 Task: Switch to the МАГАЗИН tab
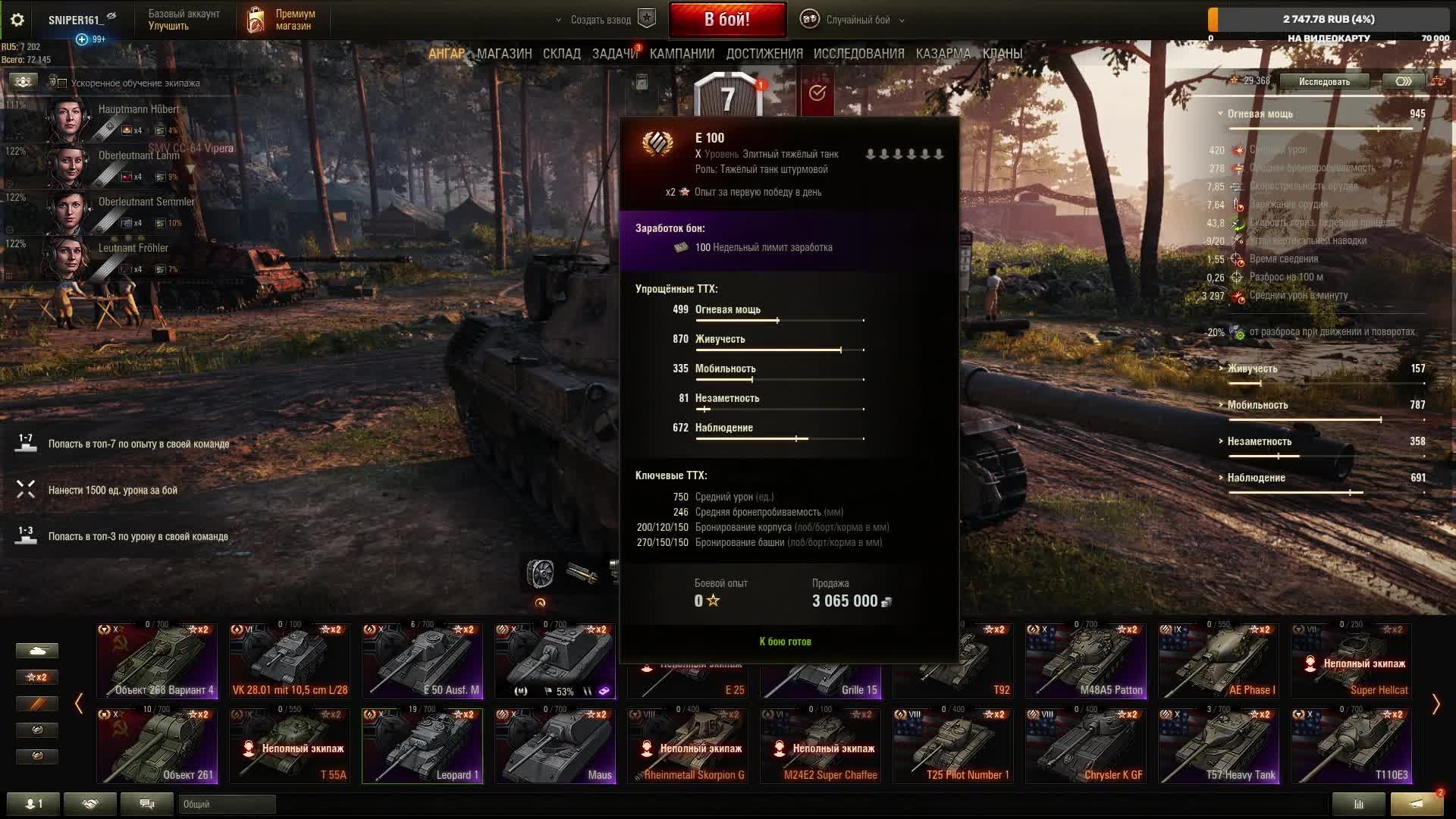pos(504,54)
